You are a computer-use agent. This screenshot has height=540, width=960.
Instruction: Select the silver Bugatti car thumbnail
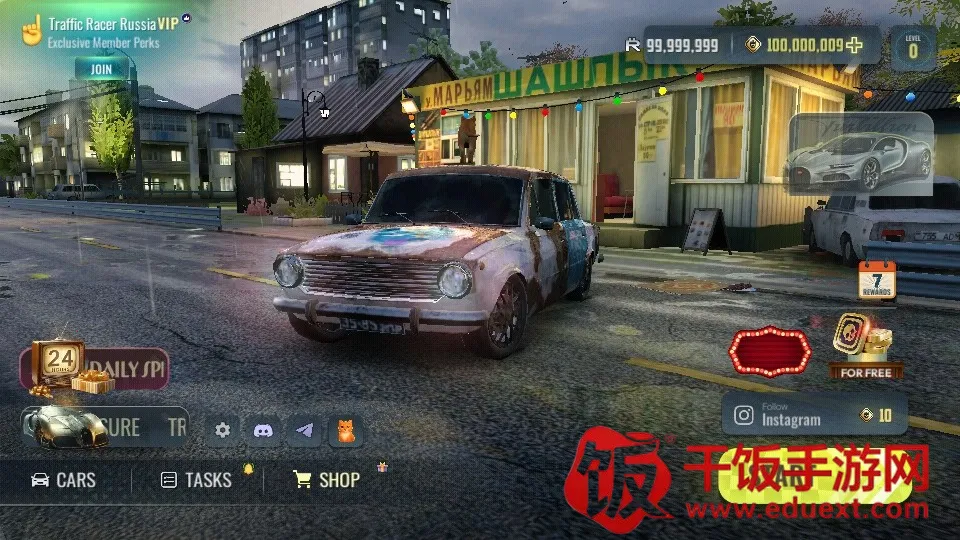click(x=860, y=153)
